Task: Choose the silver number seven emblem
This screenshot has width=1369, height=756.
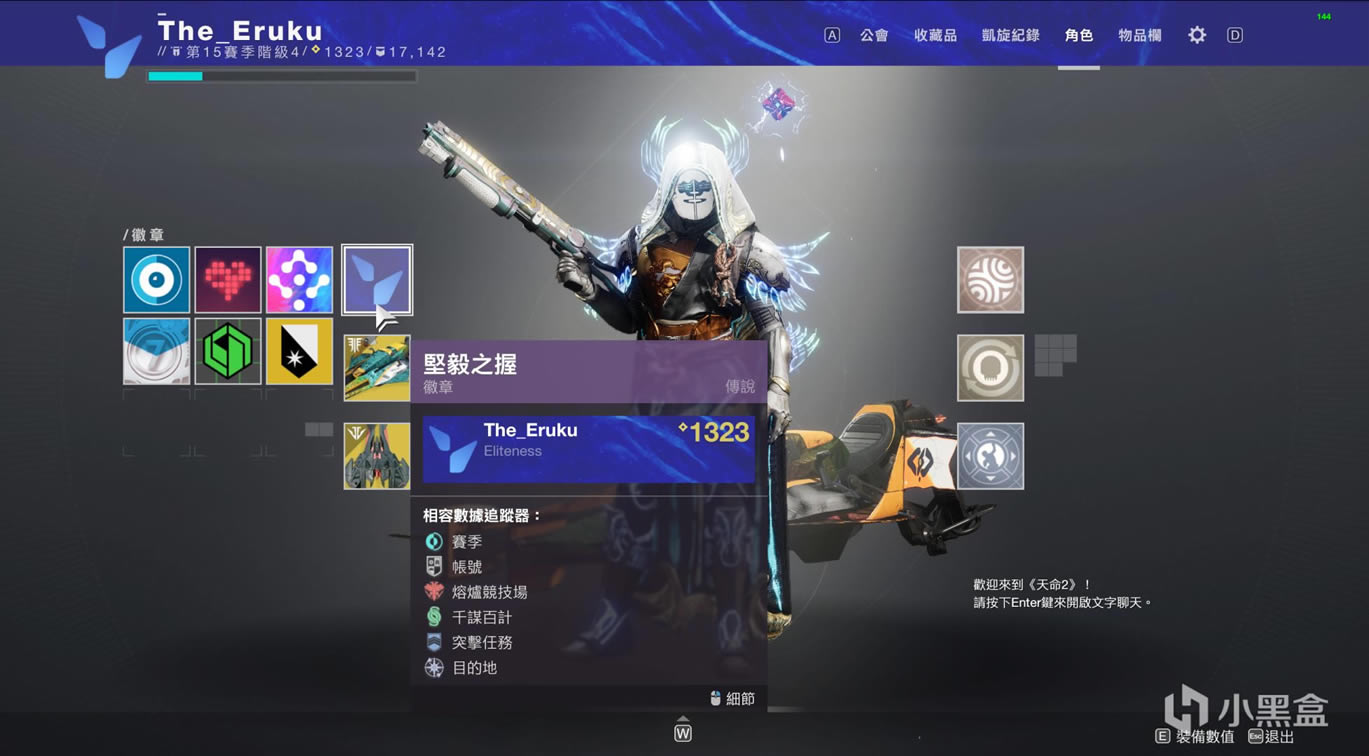Action: [x=157, y=351]
